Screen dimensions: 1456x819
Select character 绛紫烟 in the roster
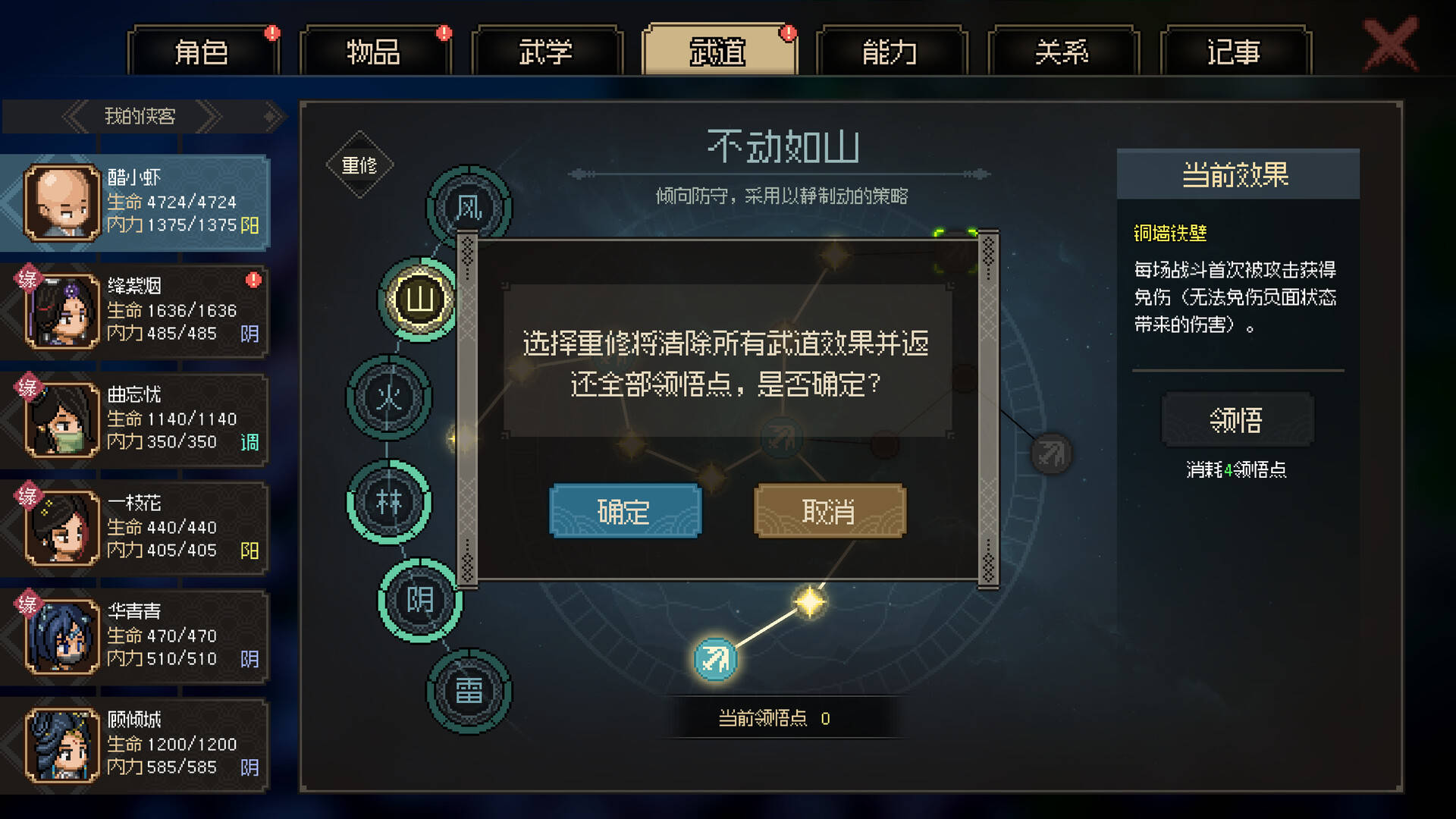click(136, 309)
